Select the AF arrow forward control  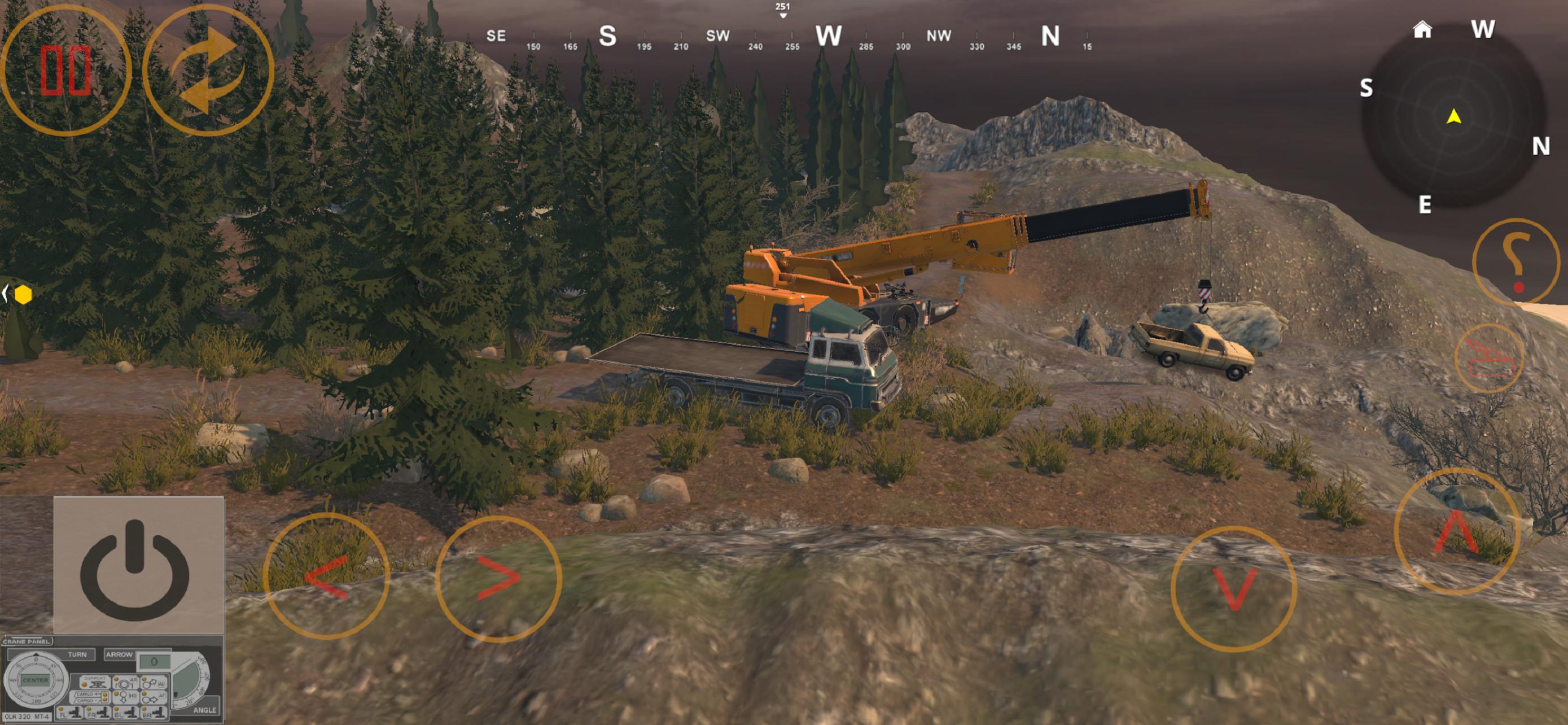point(154,696)
